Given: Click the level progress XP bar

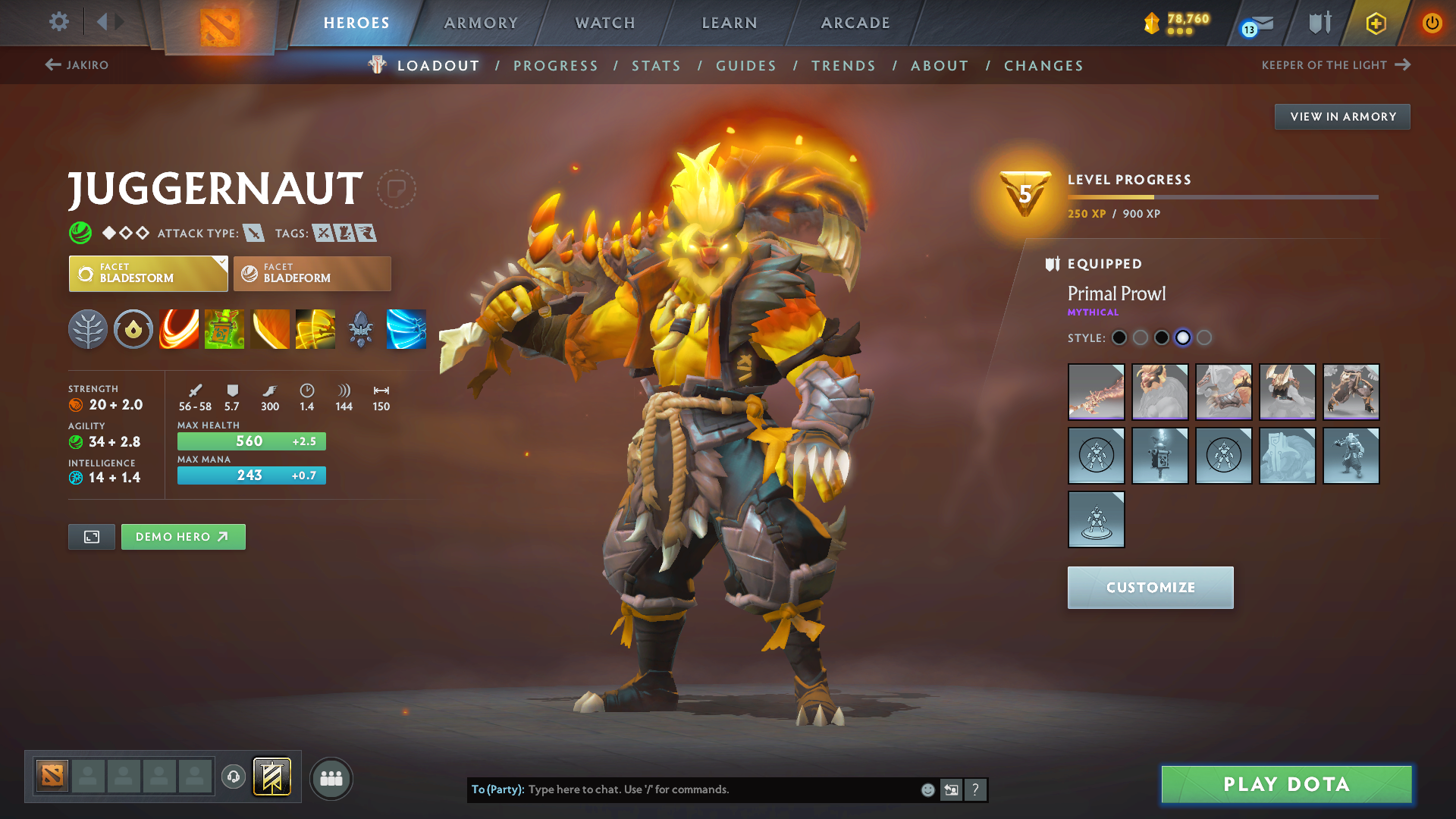Looking at the screenshot, I should (1221, 197).
